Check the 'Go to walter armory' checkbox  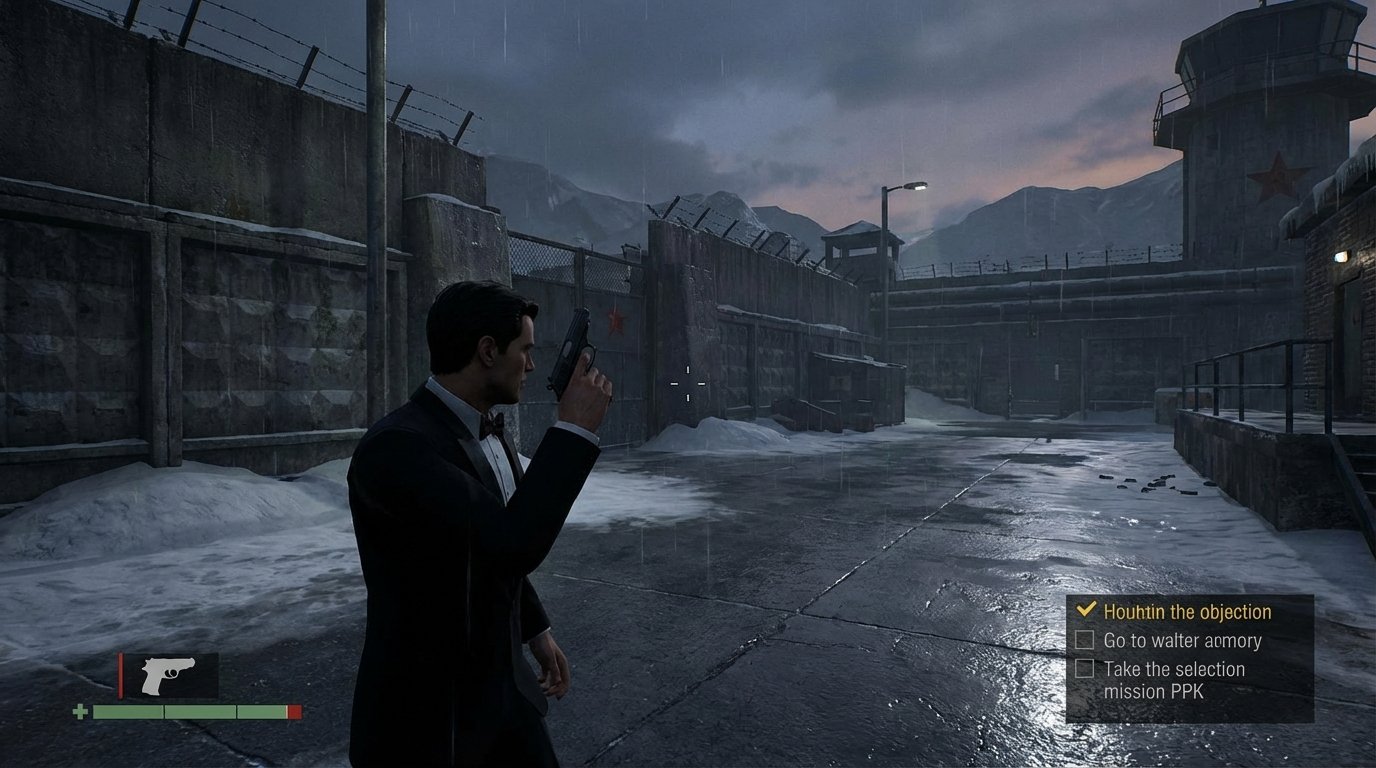tap(1087, 641)
